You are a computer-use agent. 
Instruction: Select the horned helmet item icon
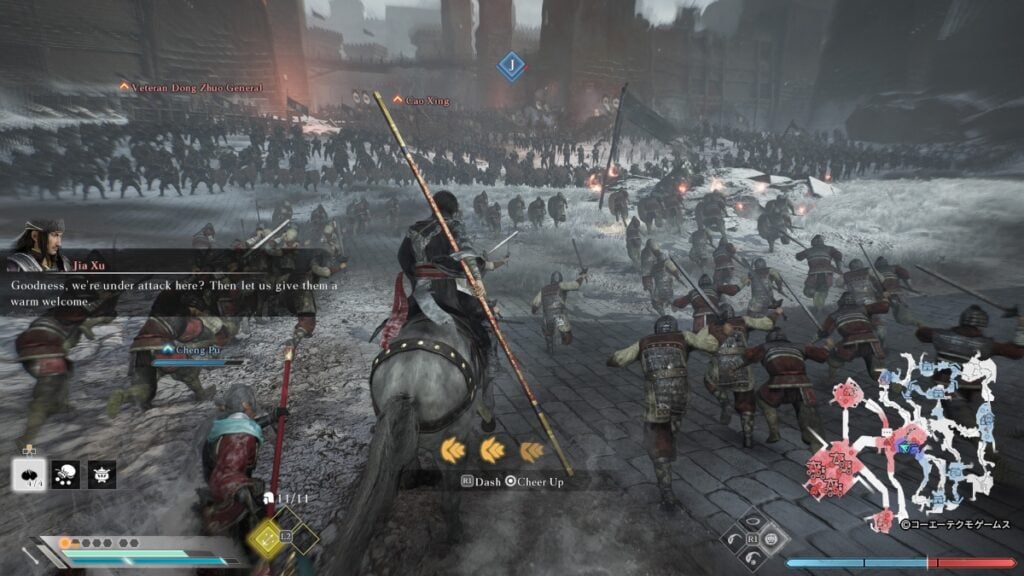coord(103,474)
